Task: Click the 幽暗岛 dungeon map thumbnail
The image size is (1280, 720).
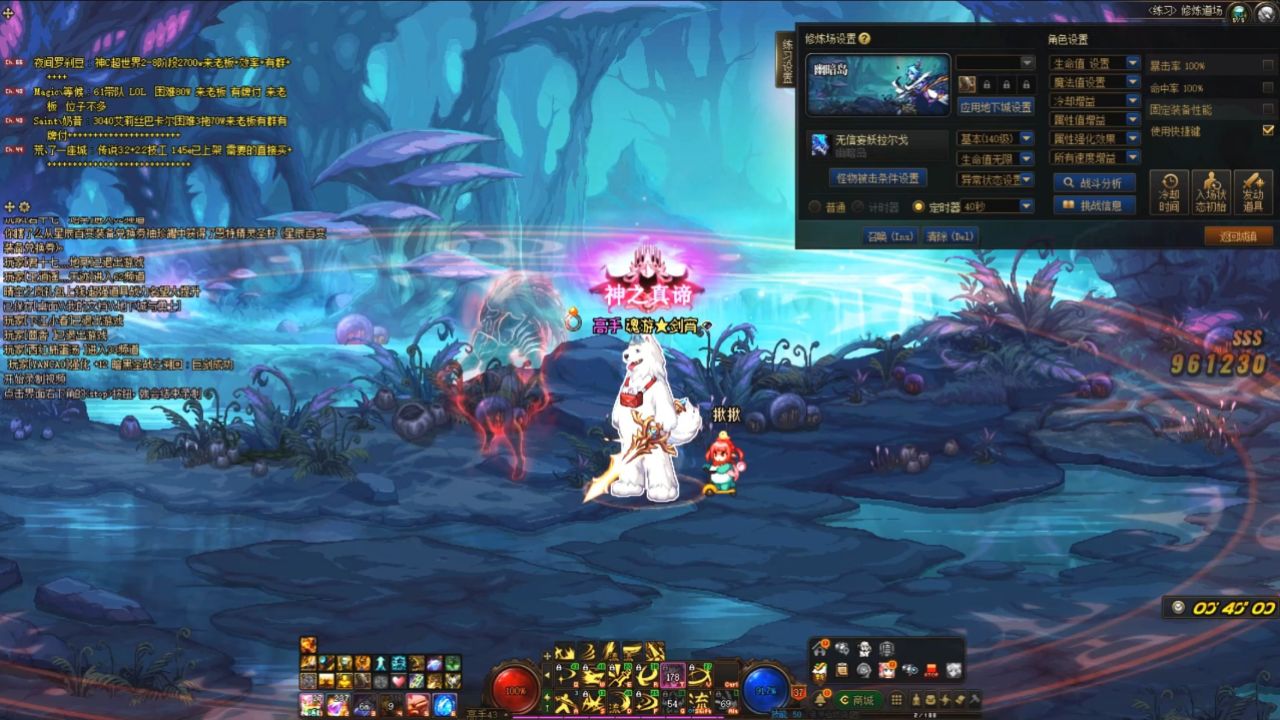Action: click(878, 85)
